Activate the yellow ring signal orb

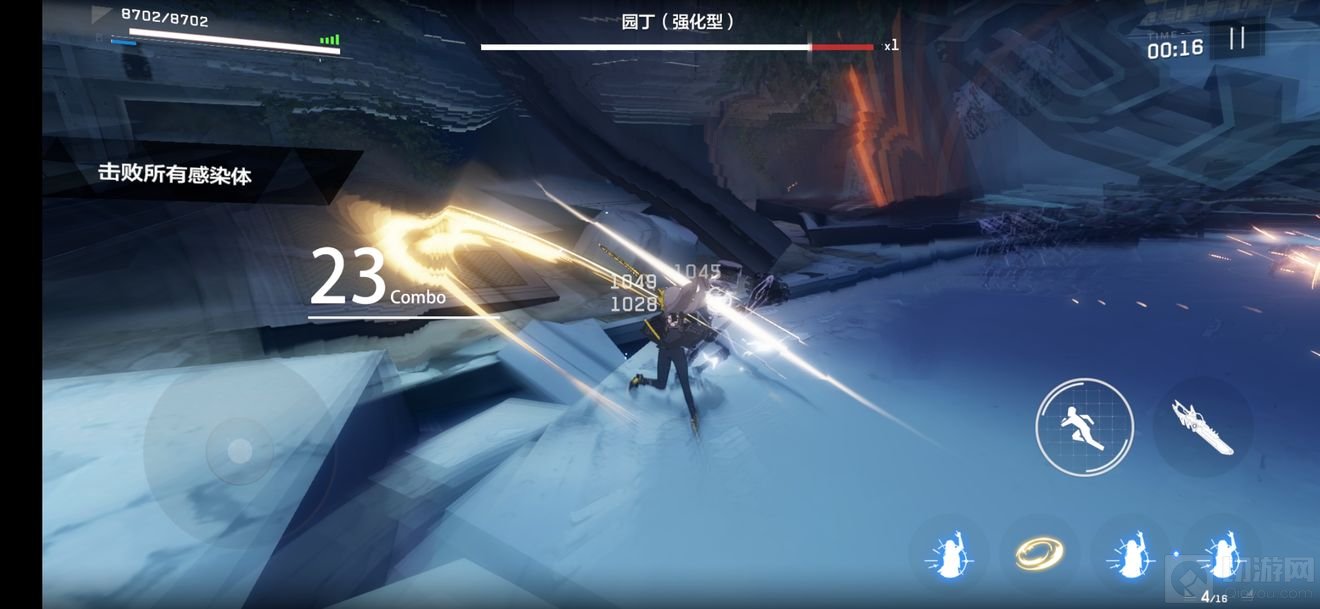point(1038,552)
